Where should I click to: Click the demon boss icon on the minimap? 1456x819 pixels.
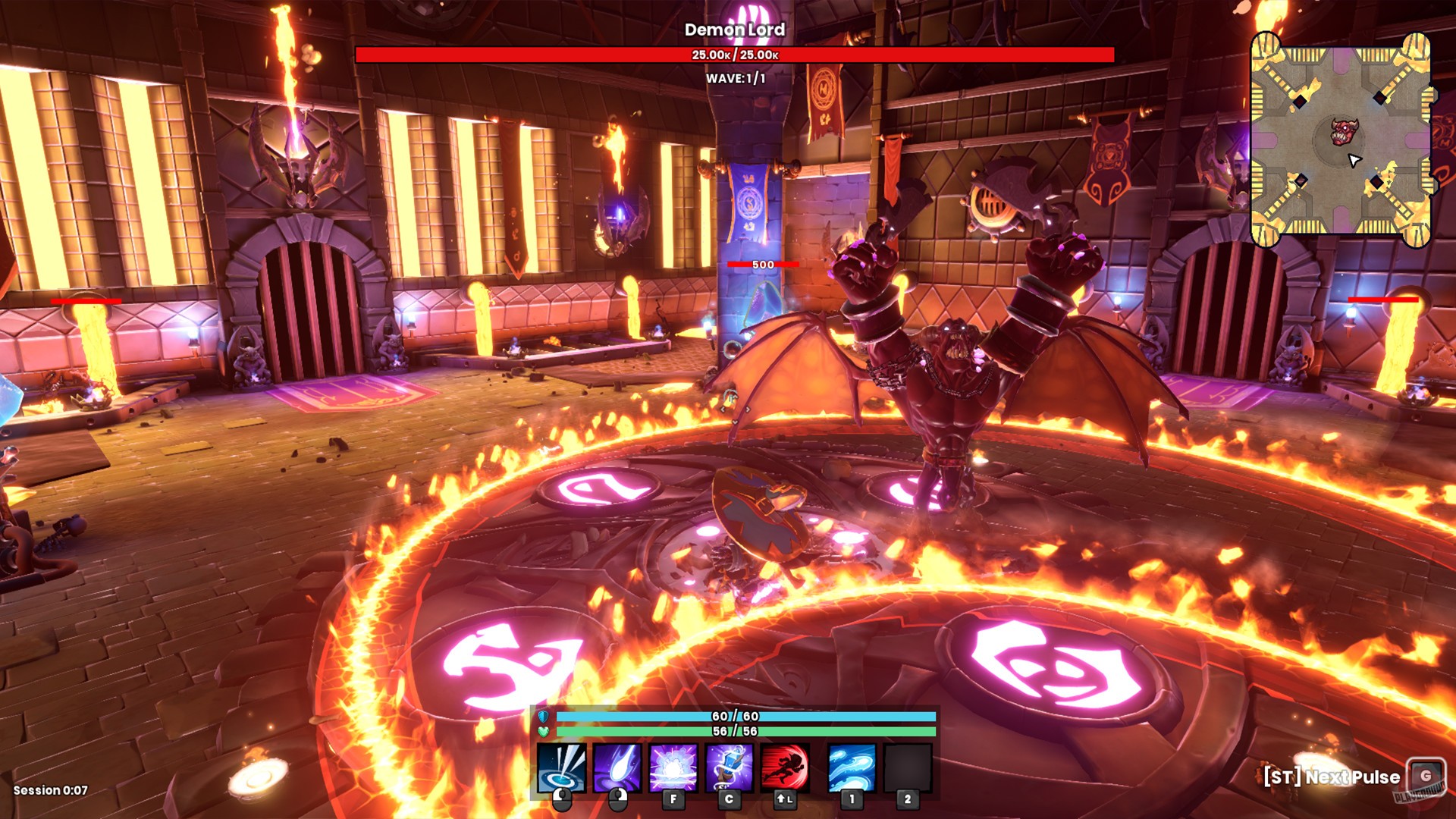1345,132
